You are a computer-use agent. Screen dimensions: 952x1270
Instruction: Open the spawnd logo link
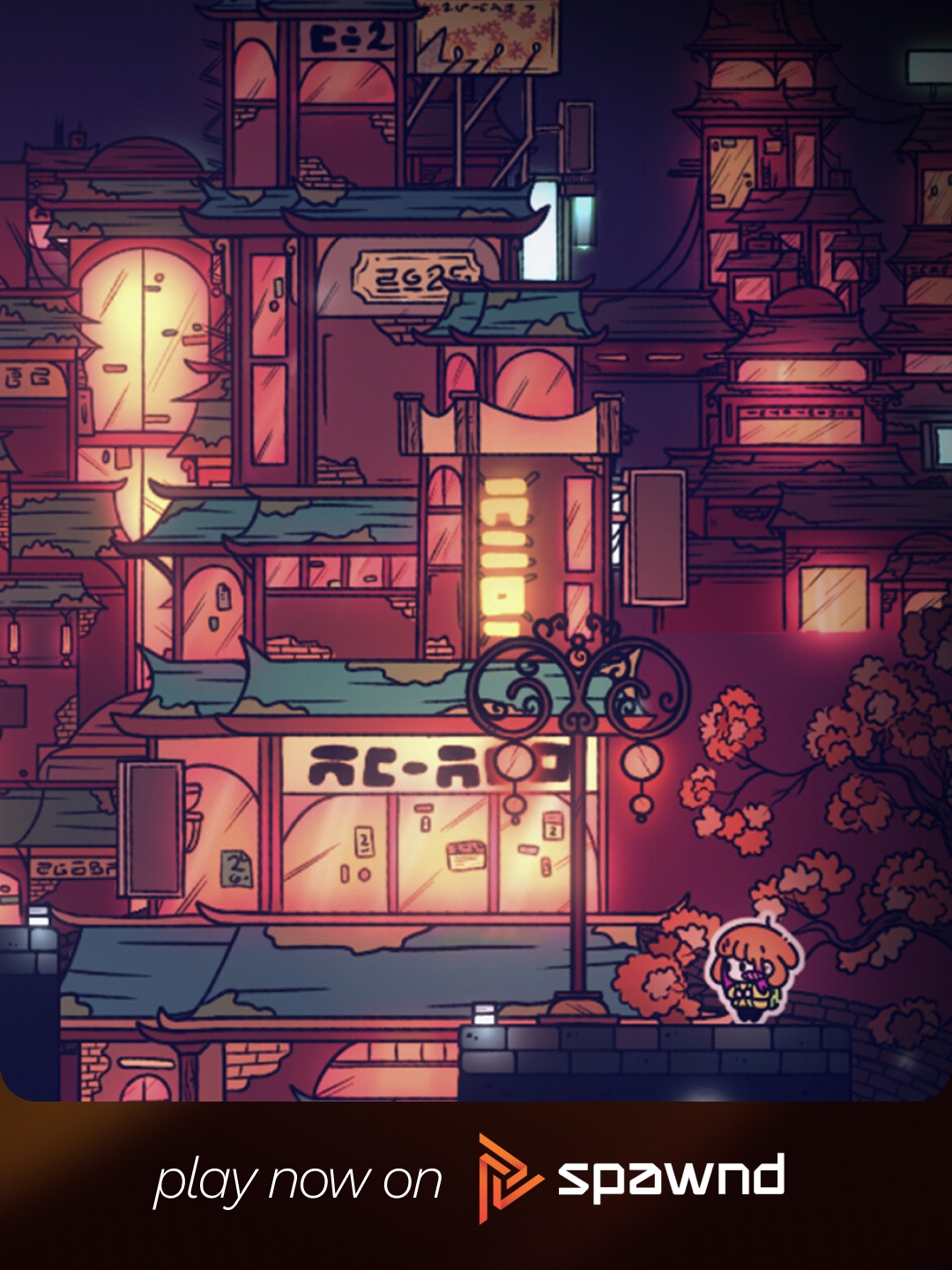point(631,1178)
